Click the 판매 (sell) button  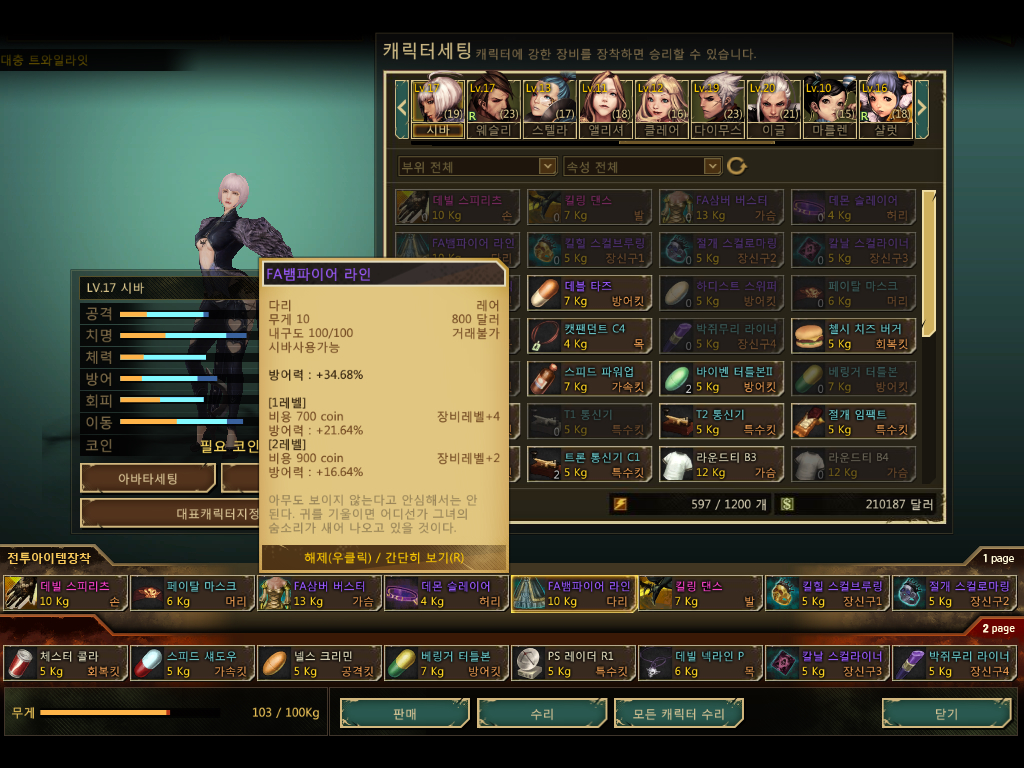pos(404,714)
